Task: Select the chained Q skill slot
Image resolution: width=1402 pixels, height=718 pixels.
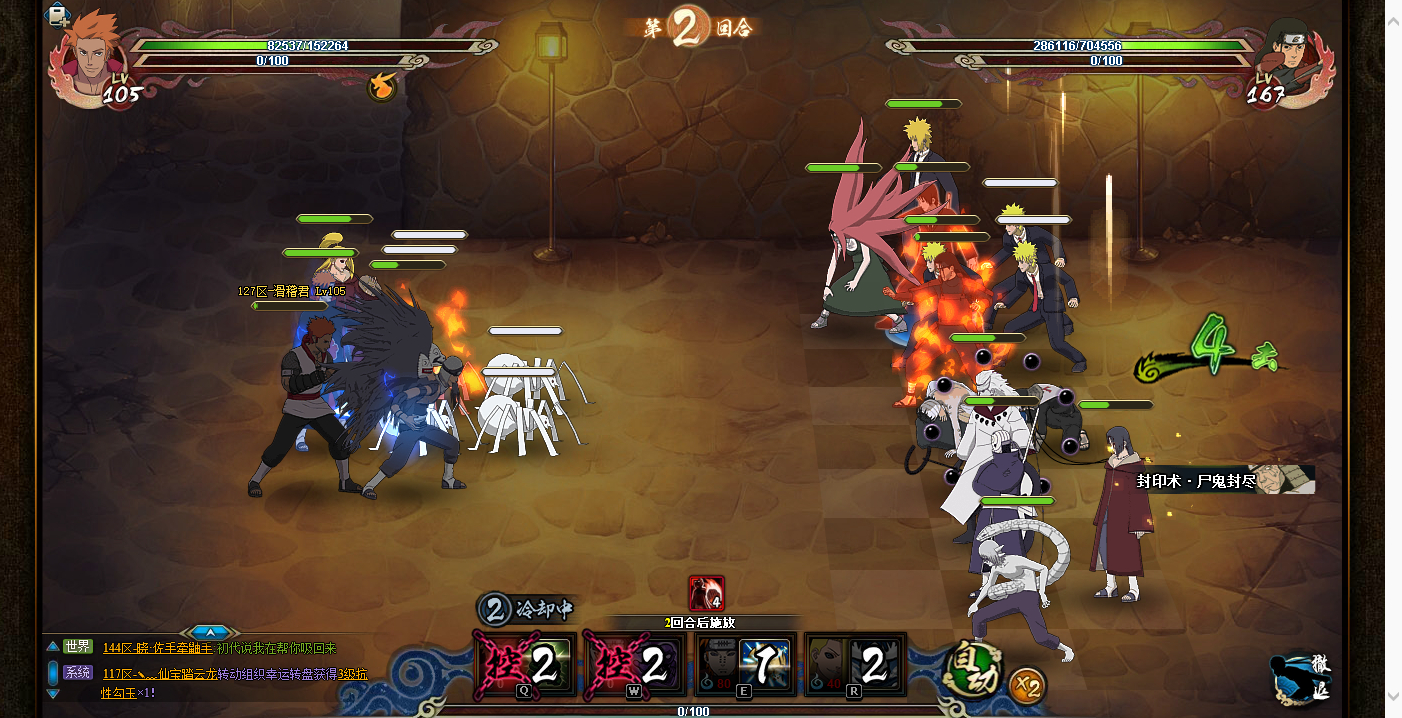Action: [x=526, y=664]
